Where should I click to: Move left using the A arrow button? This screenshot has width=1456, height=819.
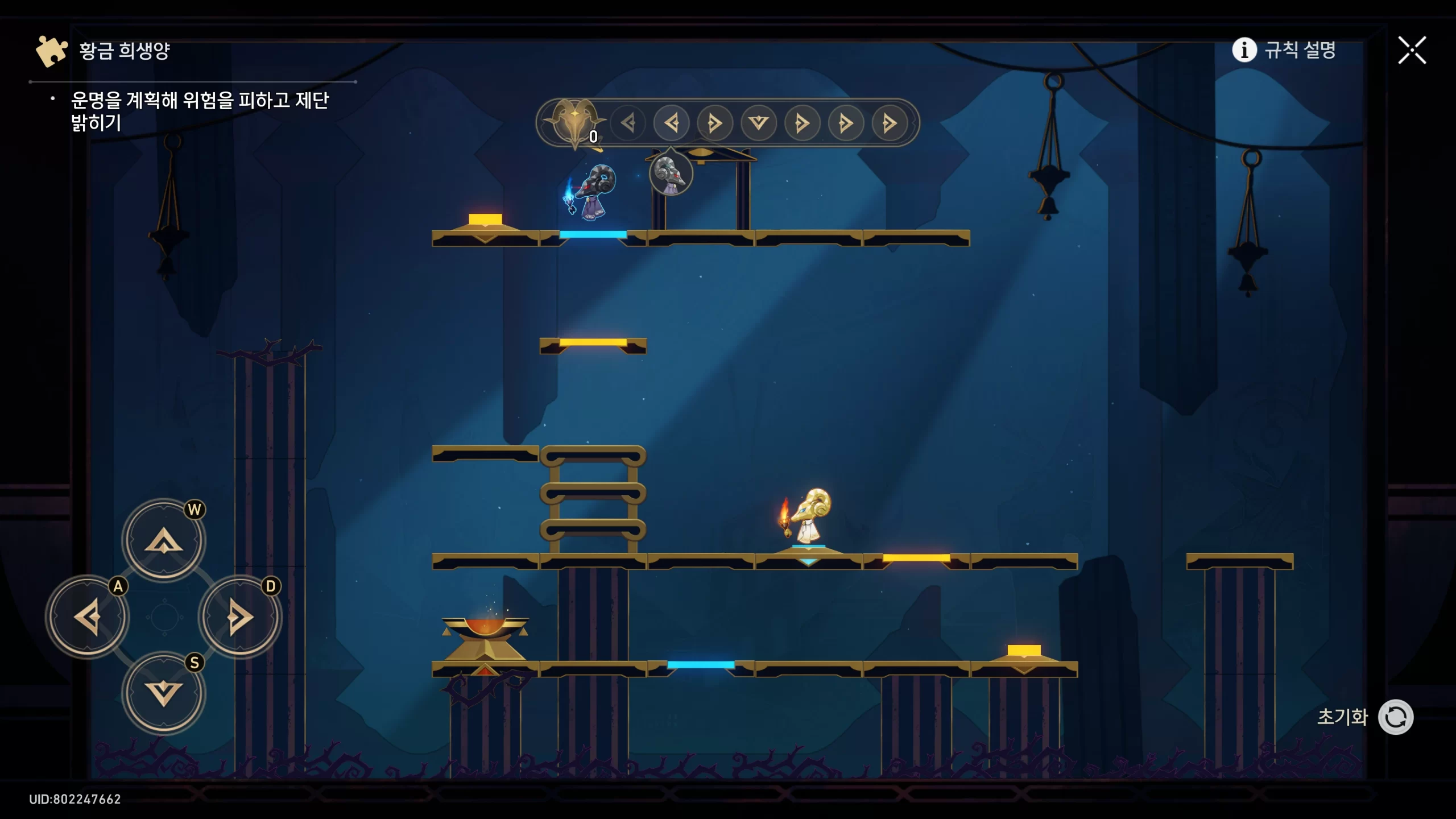(88, 617)
